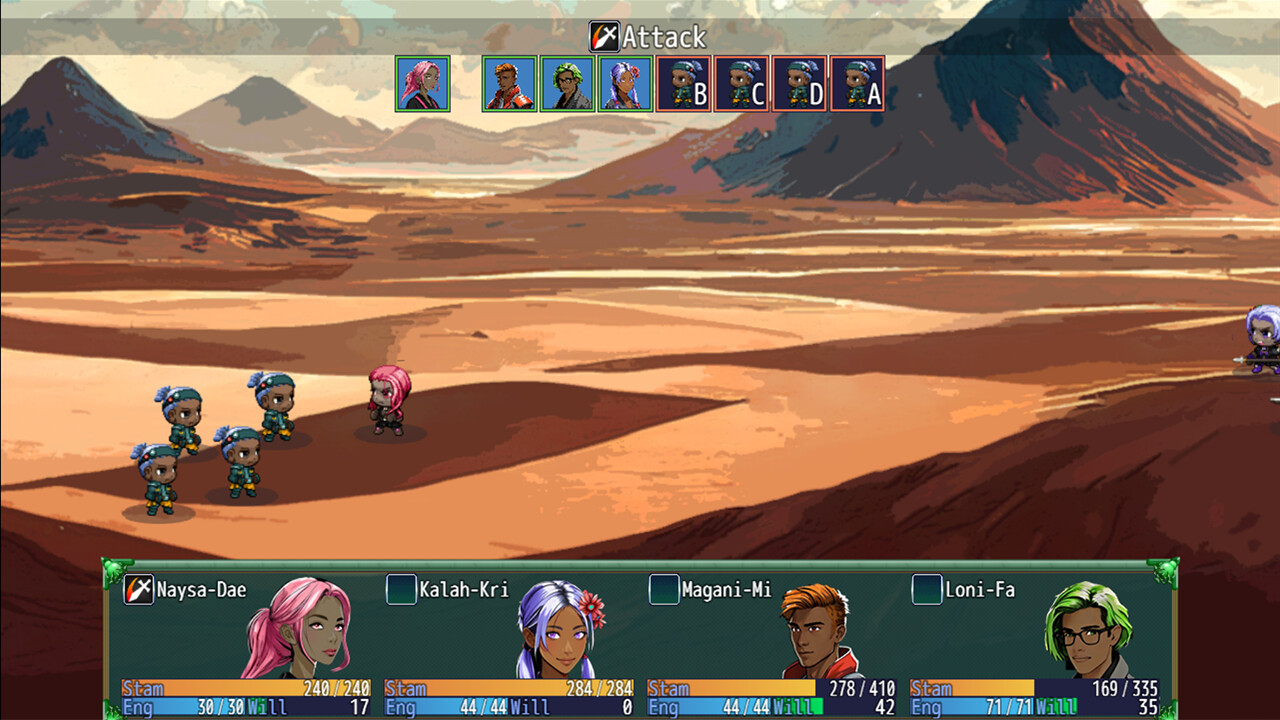The height and width of the screenshot is (720, 1280).
Task: Select enemy B in the turn order
Action: [x=684, y=83]
